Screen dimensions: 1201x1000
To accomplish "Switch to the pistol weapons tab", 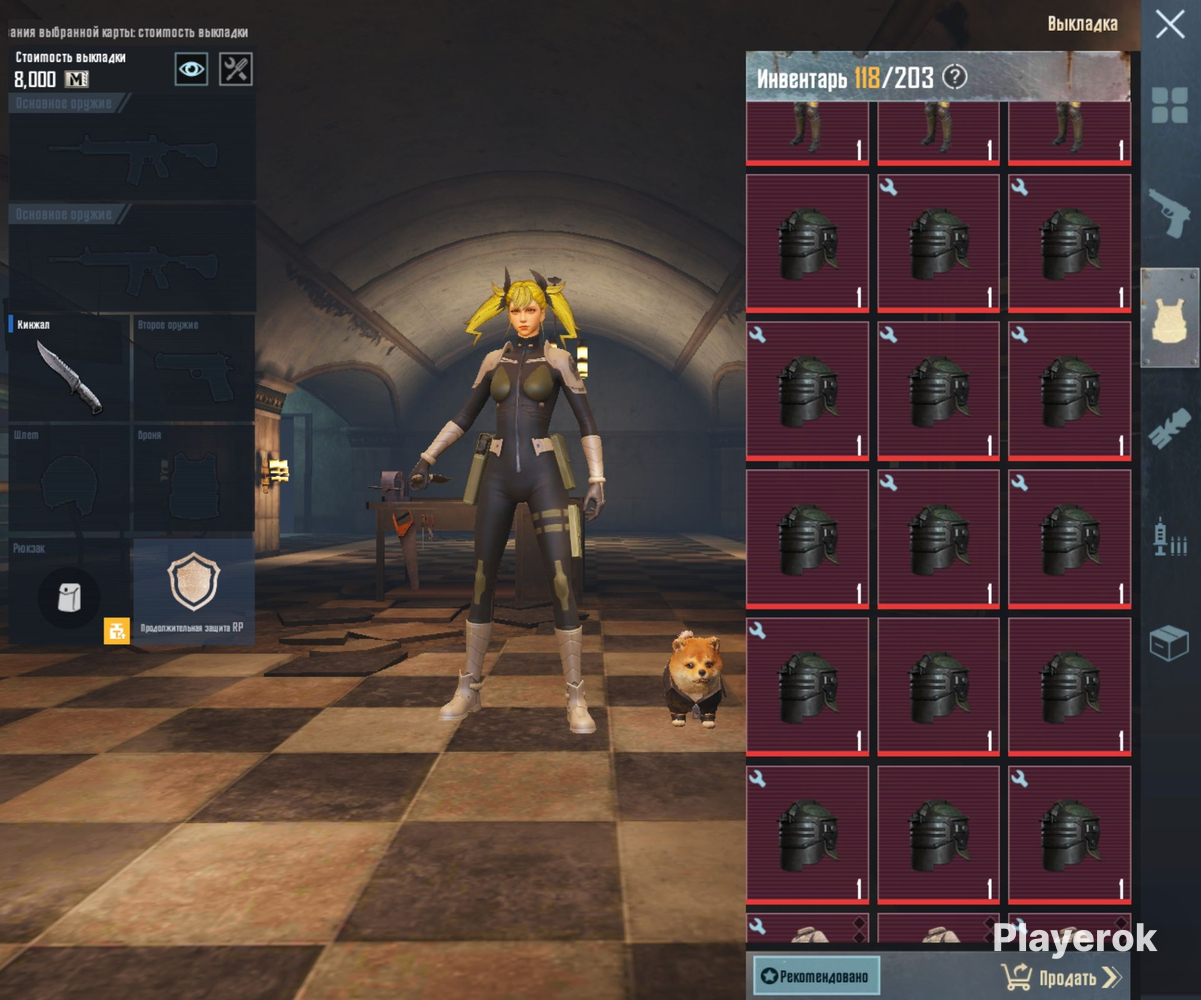I will coord(1169,212).
